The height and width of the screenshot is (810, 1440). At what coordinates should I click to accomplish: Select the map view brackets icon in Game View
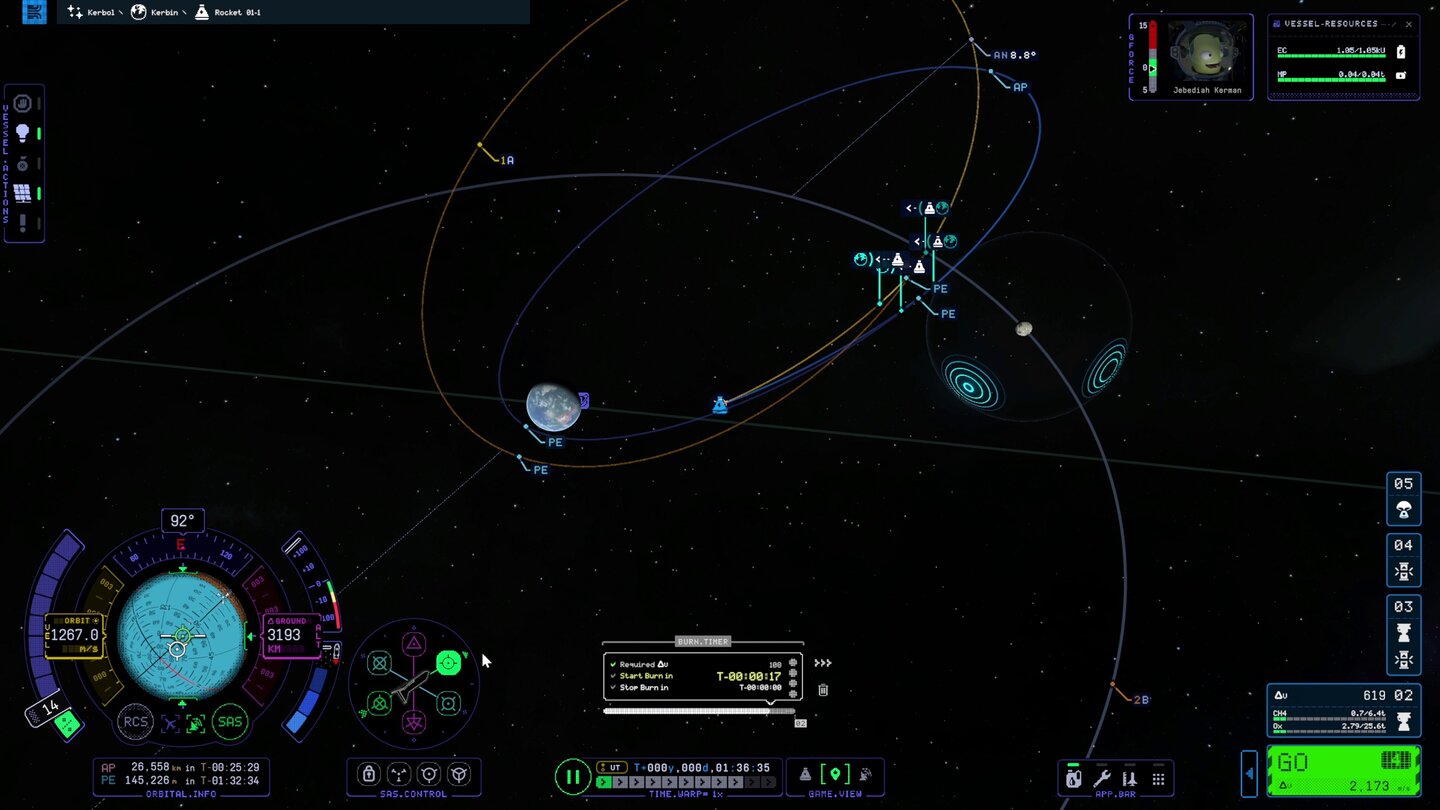click(835, 773)
